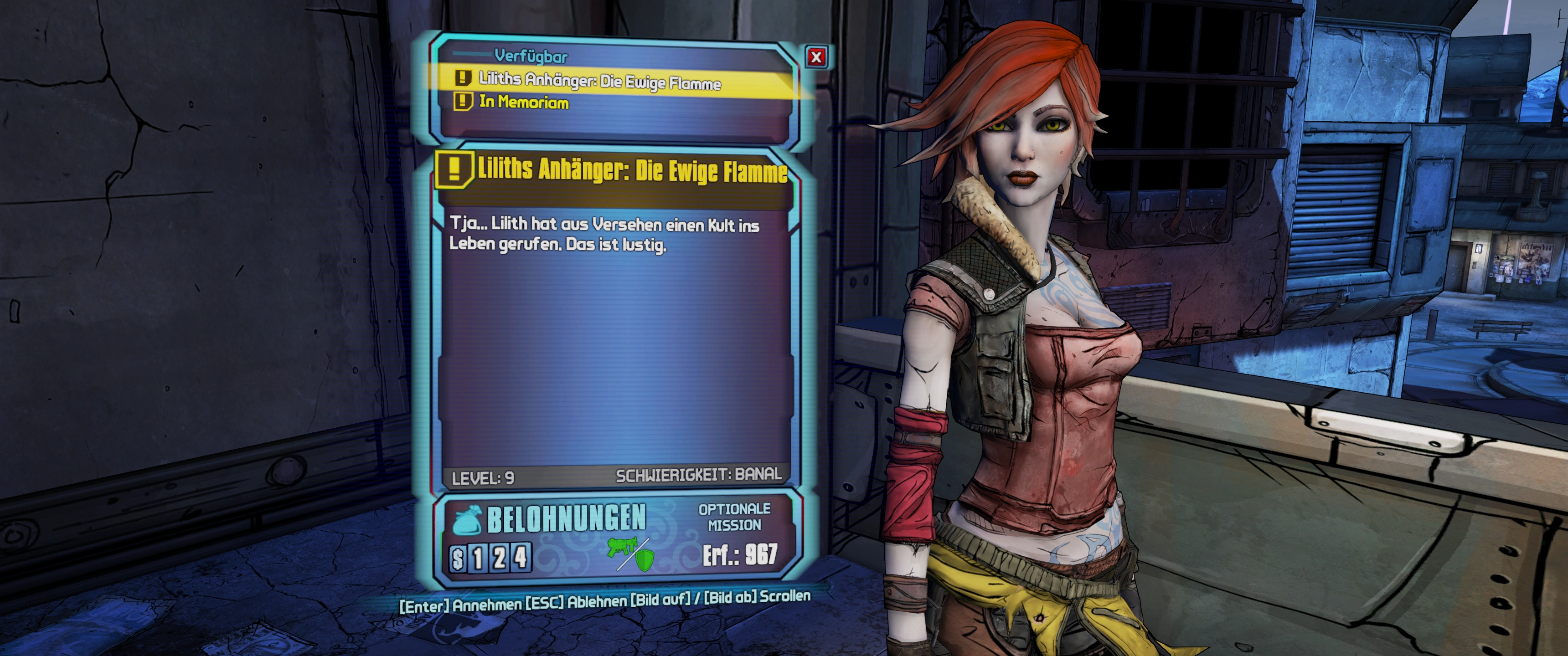Viewport: 1568px width, 656px height.
Task: Choose the In Memoriam mission entry
Action: 523,102
